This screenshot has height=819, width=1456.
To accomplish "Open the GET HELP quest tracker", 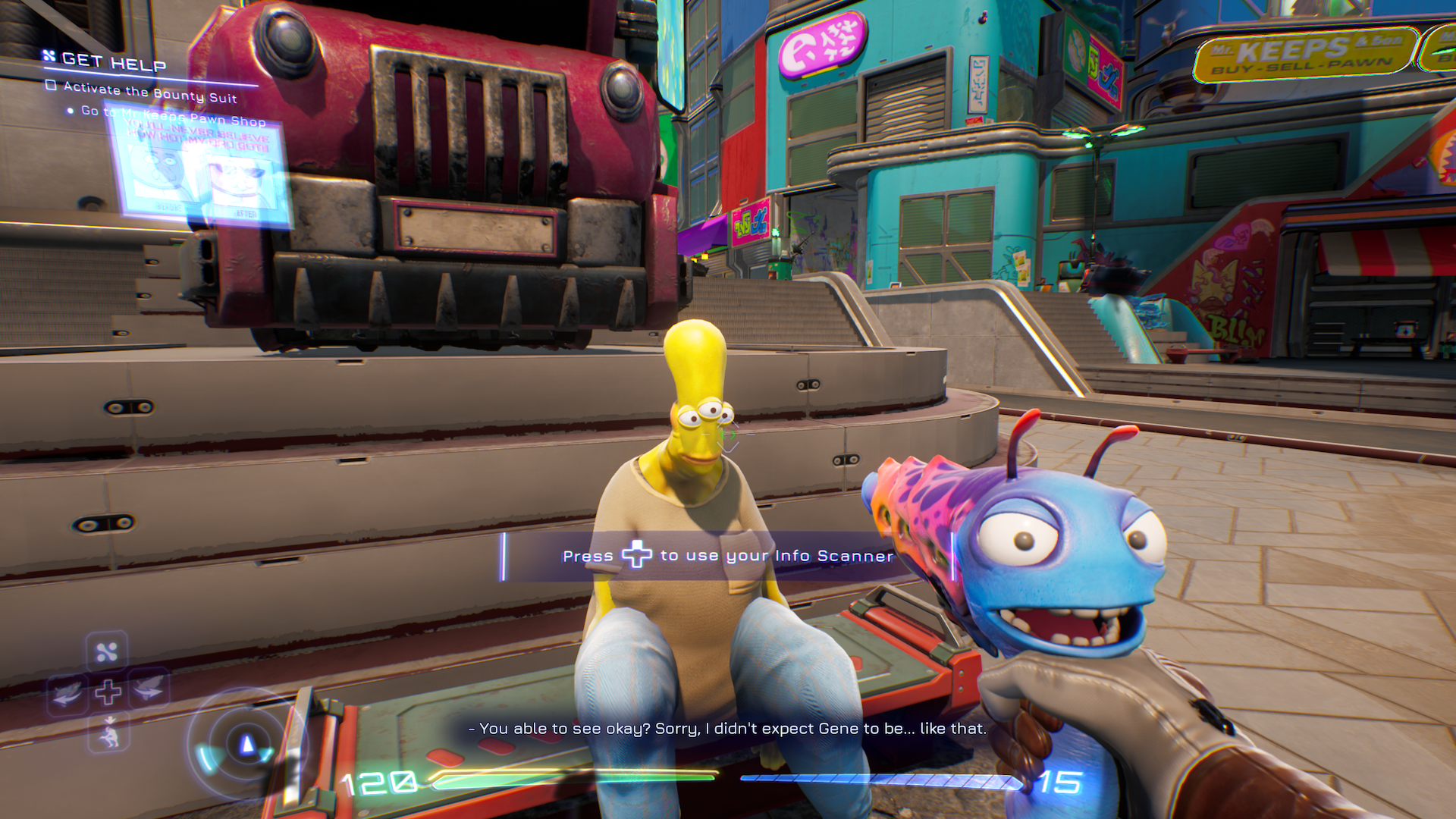I will [x=113, y=61].
